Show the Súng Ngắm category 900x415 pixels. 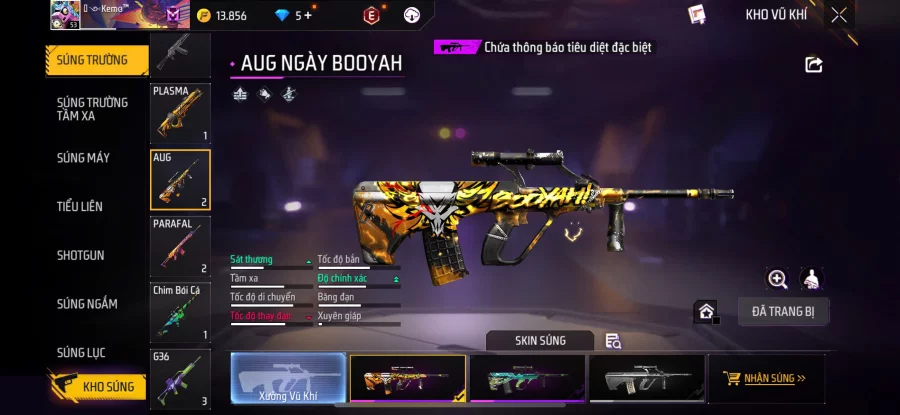86,304
